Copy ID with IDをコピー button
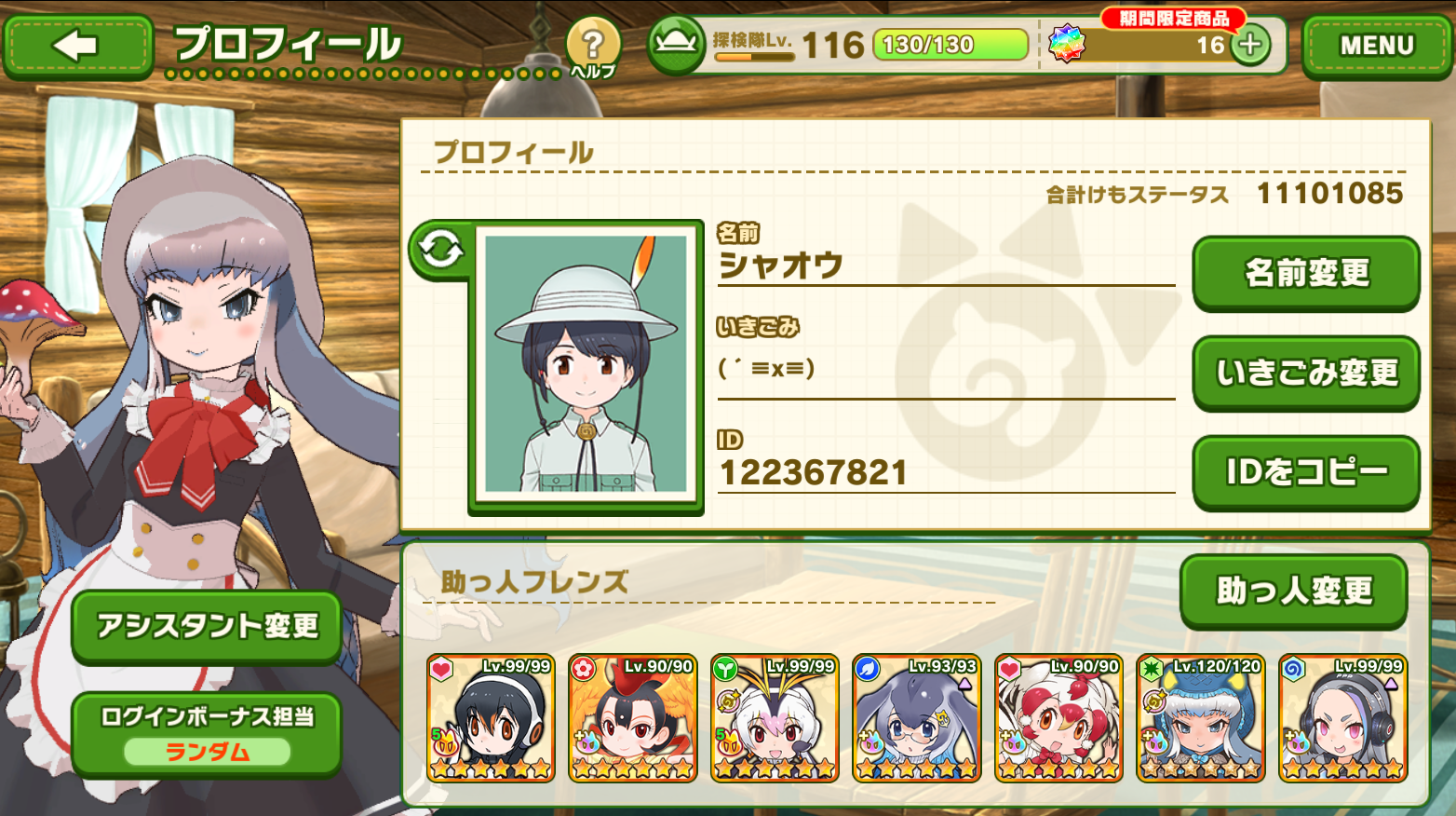This screenshot has width=1456, height=816. (x=1305, y=472)
